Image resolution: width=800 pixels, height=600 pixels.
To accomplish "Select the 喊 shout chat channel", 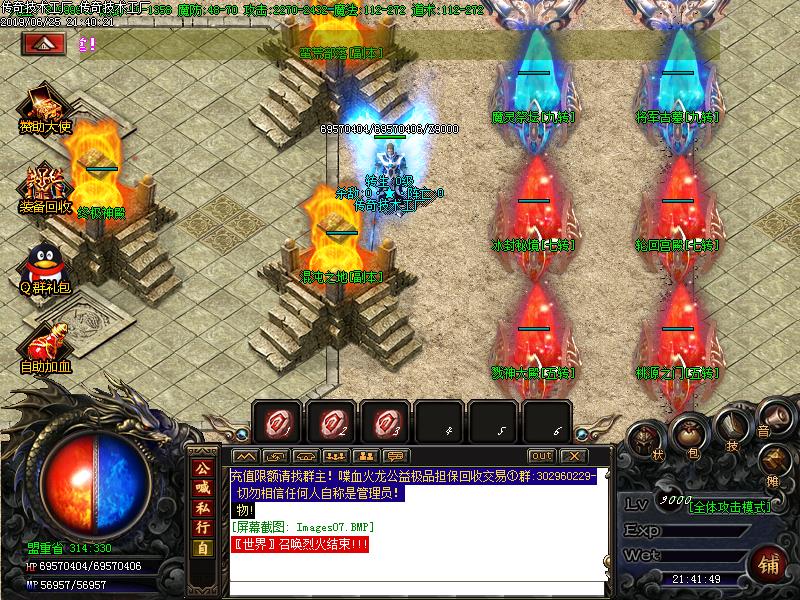I will pos(203,487).
